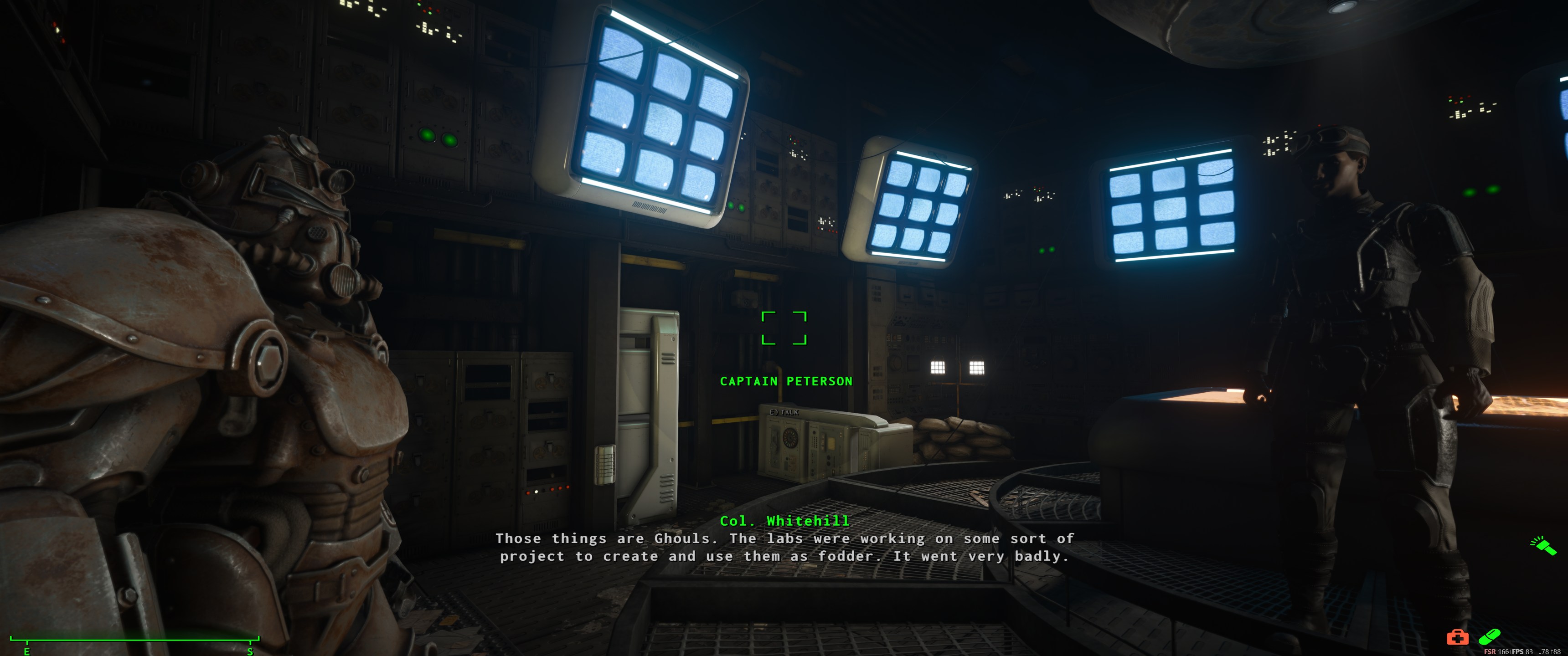The image size is (1568, 656).
Task: Select the red first-aid kit icon
Action: 1457,636
